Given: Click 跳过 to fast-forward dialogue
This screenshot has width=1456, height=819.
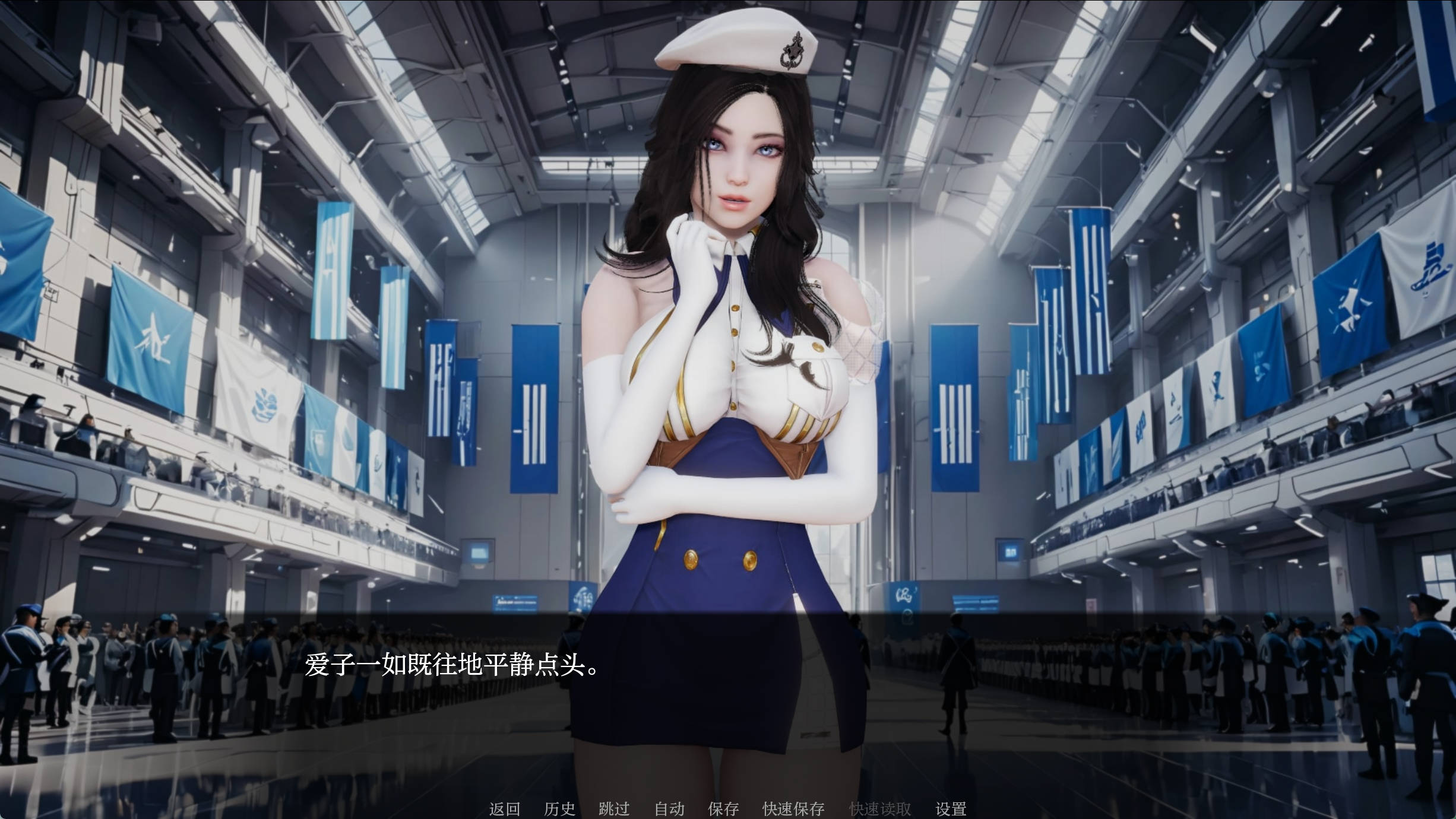Looking at the screenshot, I should (x=615, y=808).
